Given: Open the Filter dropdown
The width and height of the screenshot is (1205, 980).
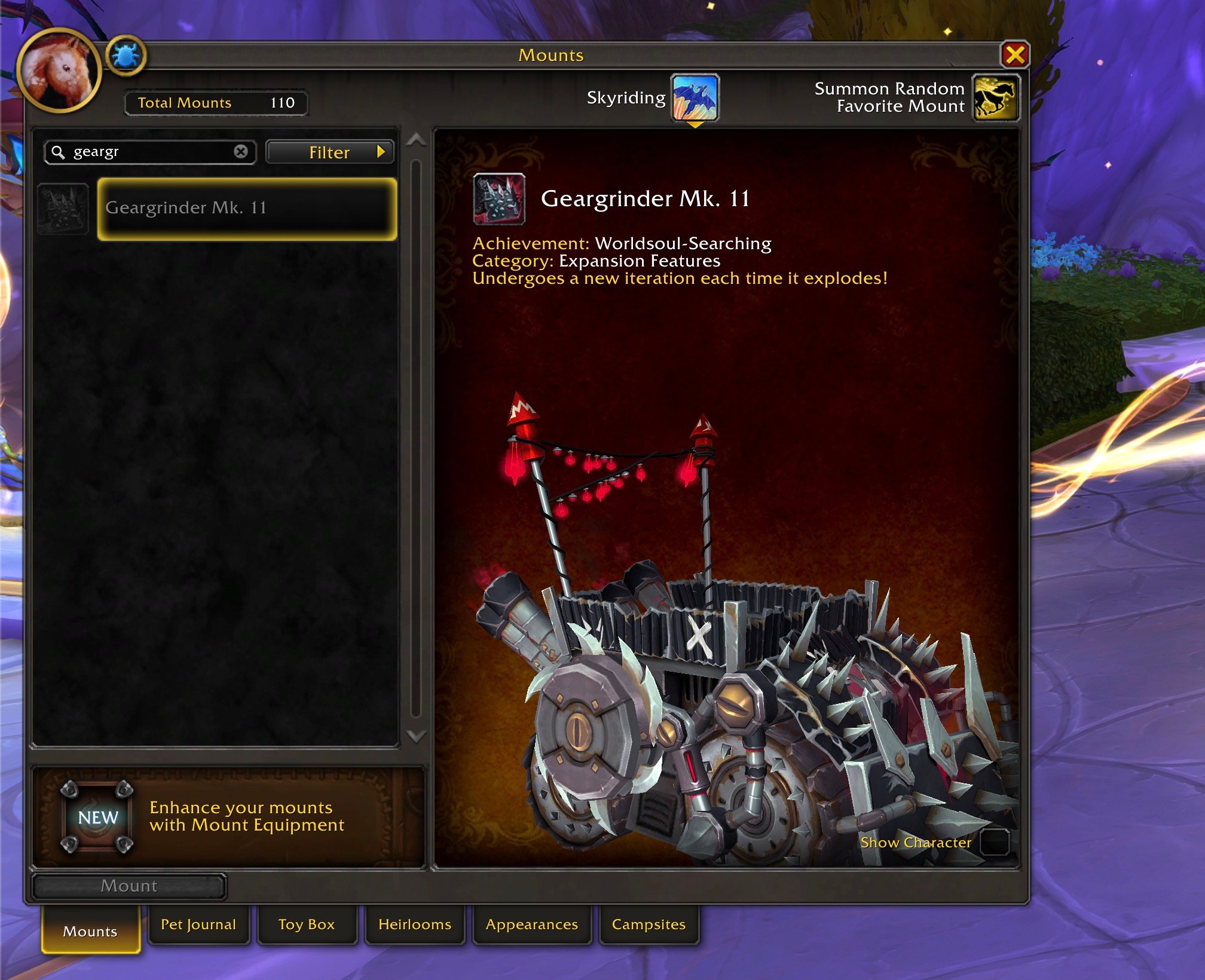Looking at the screenshot, I should pos(330,152).
